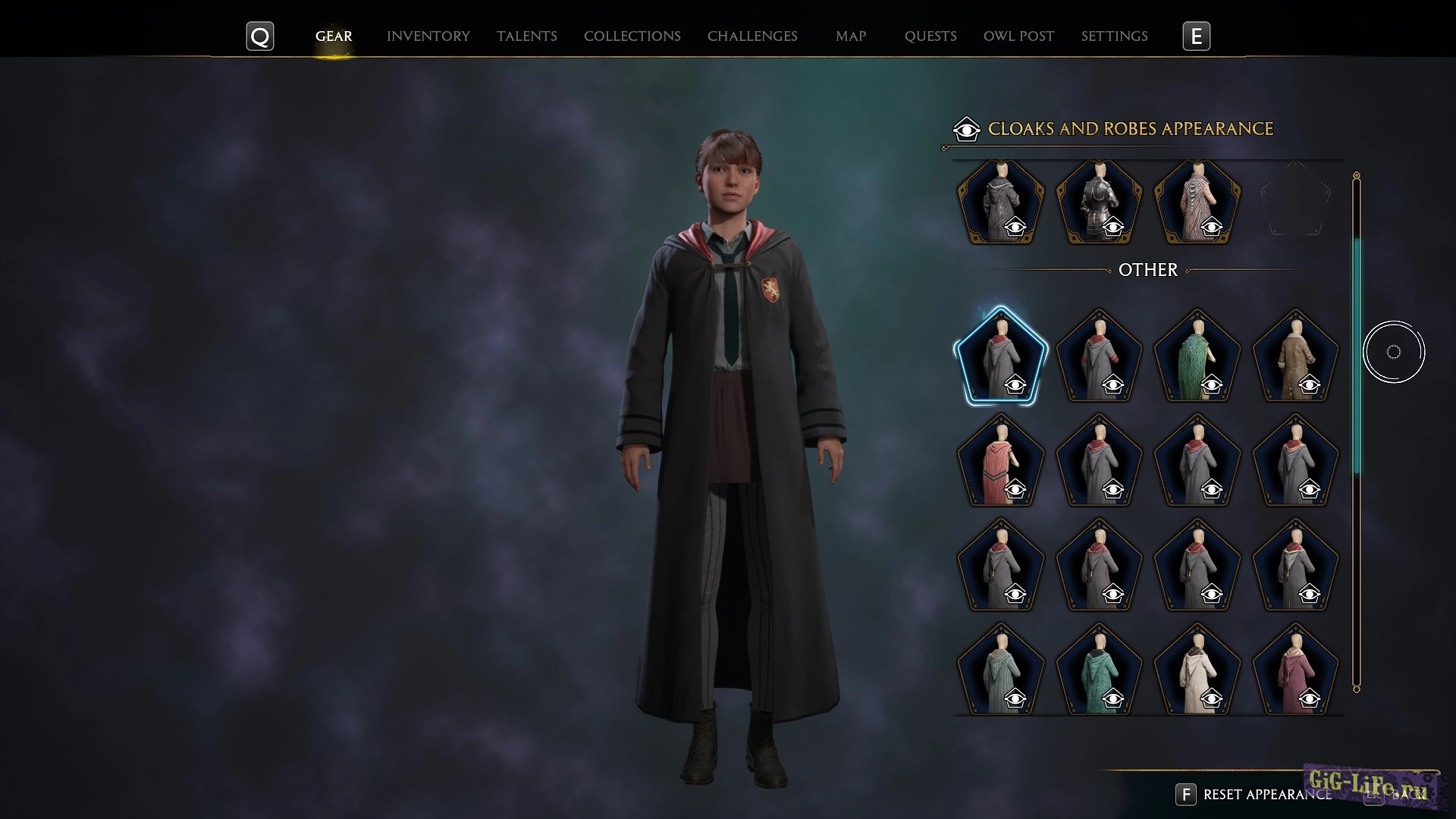Viewport: 1456px width, 819px height.
Task: Choose the dark armored outfit appearance
Action: click(x=1099, y=202)
